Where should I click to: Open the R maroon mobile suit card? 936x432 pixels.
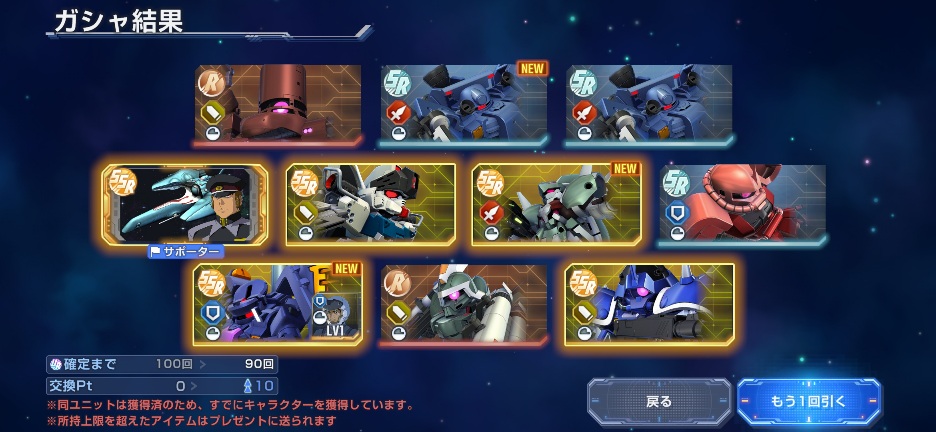point(278,105)
